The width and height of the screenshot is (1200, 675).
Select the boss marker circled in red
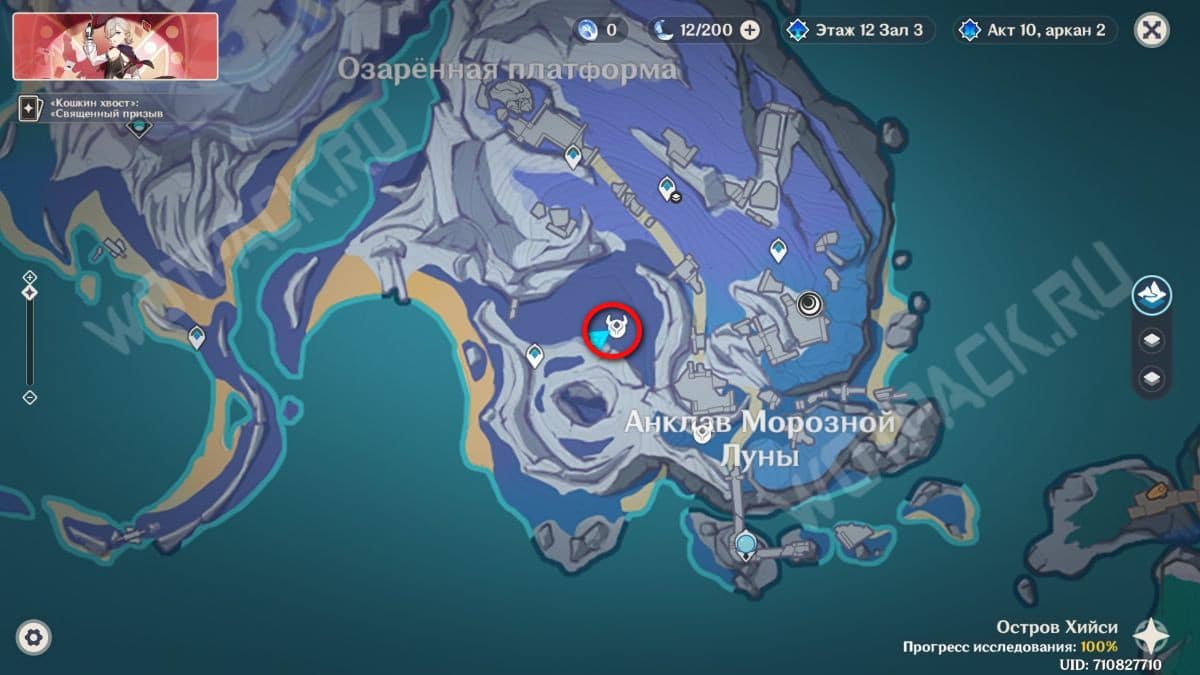coord(614,327)
